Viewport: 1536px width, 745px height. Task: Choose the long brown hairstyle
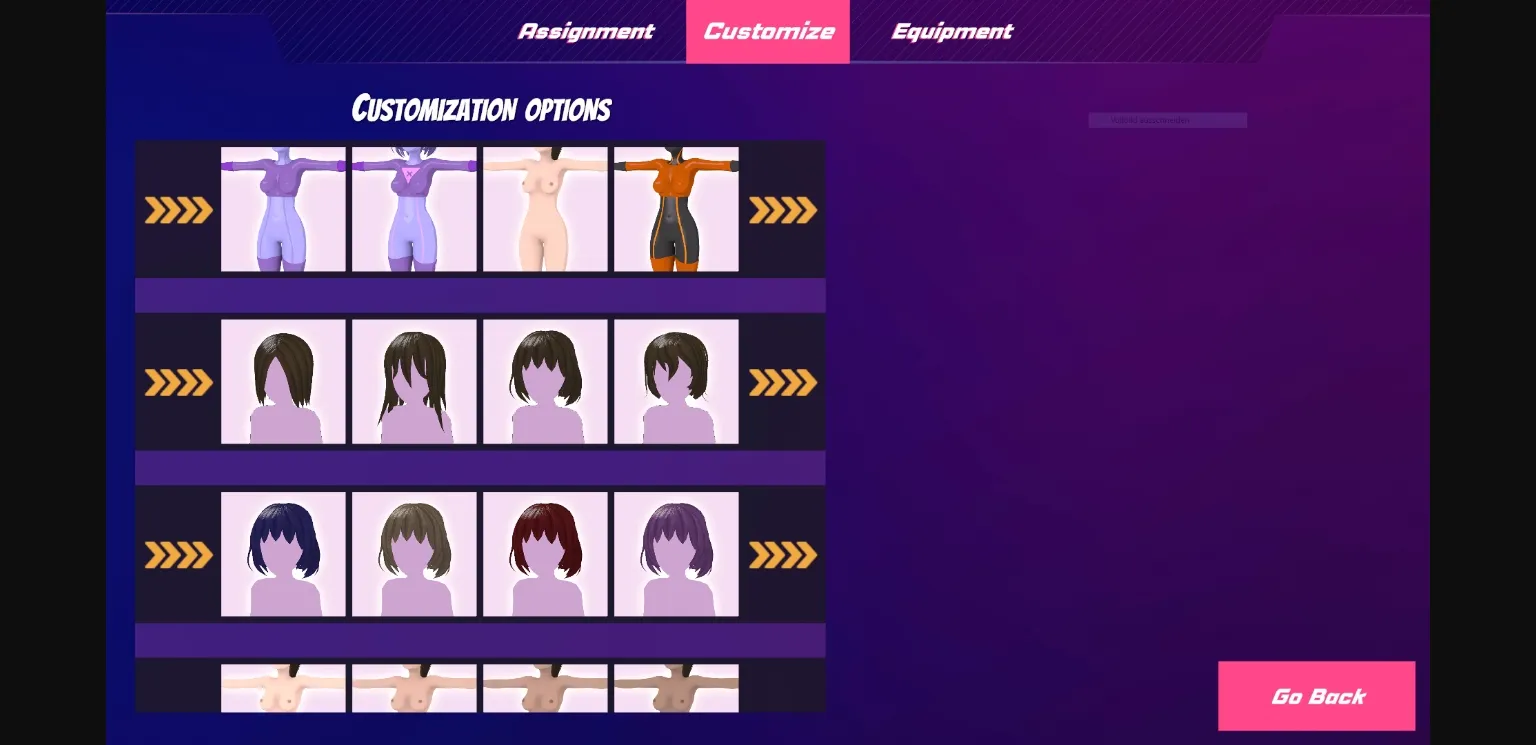[x=415, y=382]
